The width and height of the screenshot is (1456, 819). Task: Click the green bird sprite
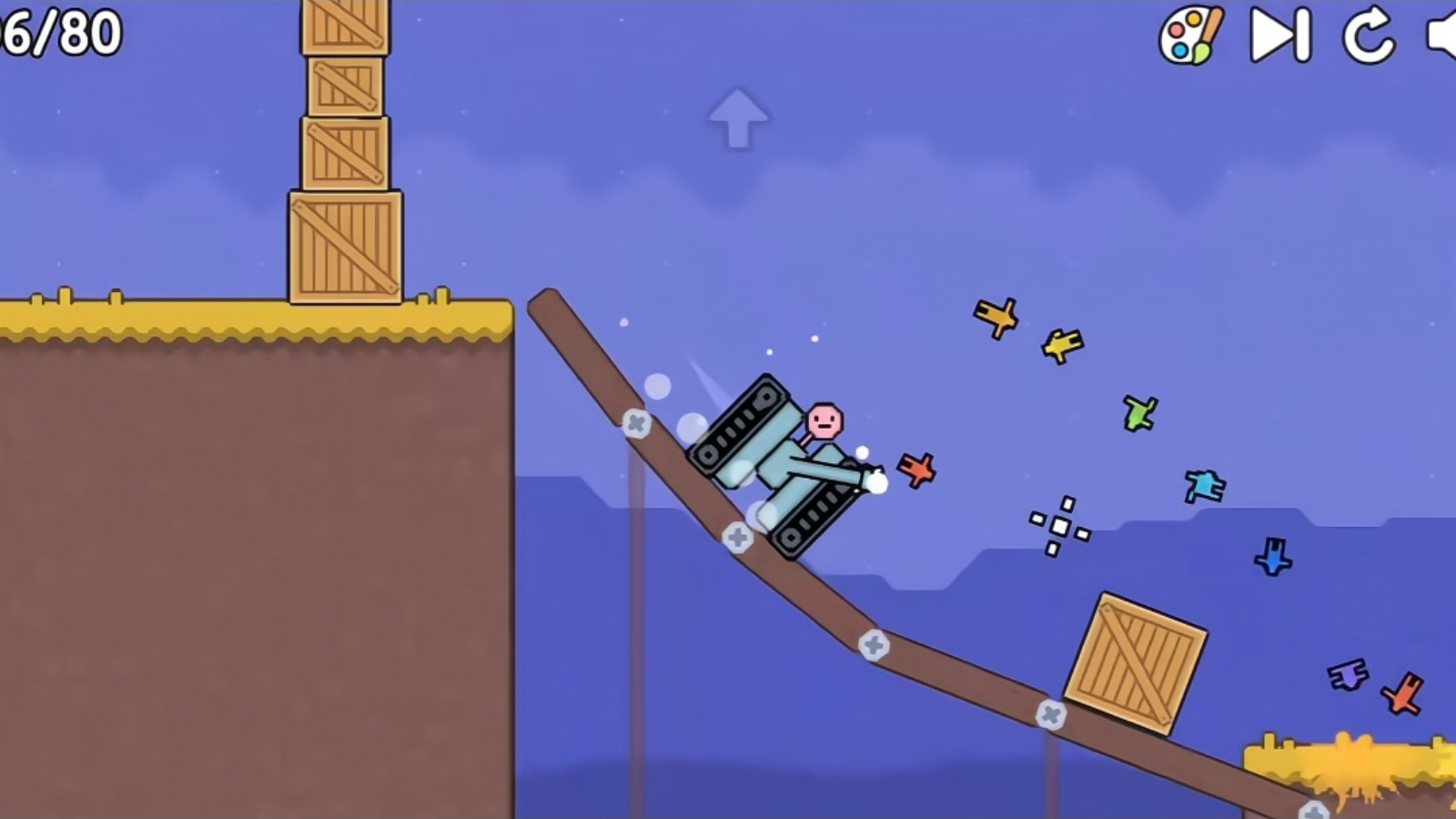1138,414
